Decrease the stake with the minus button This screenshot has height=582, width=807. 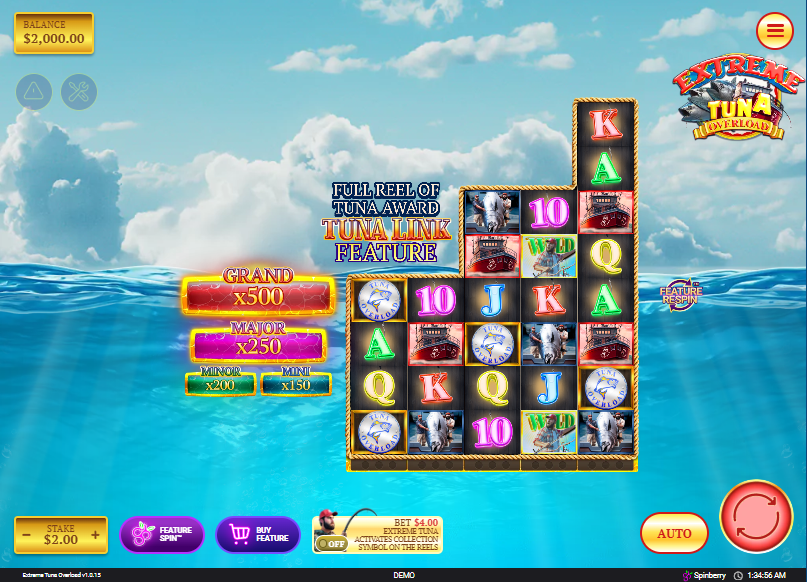26,535
